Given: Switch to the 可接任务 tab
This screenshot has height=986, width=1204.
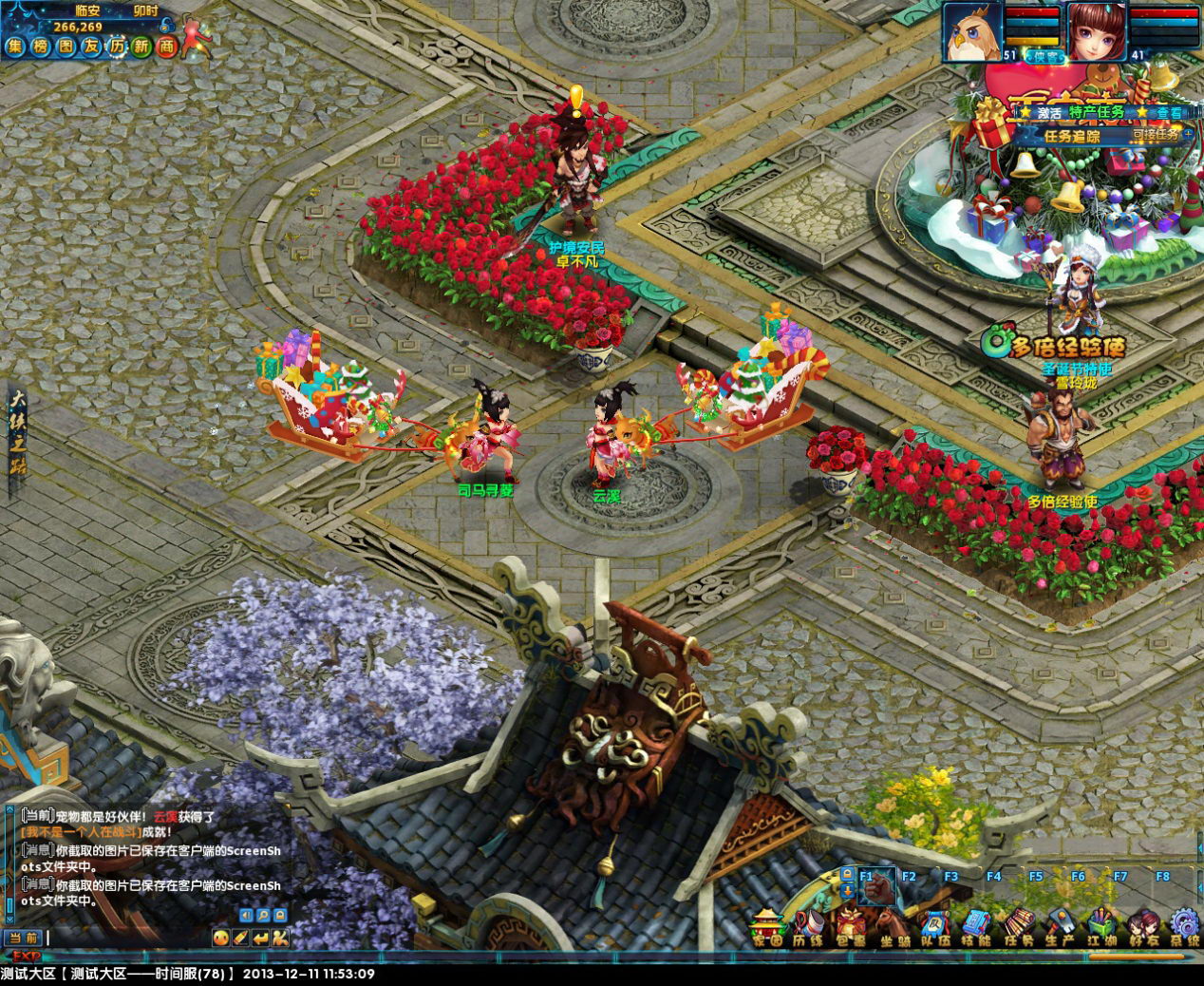Looking at the screenshot, I should tap(1155, 135).
